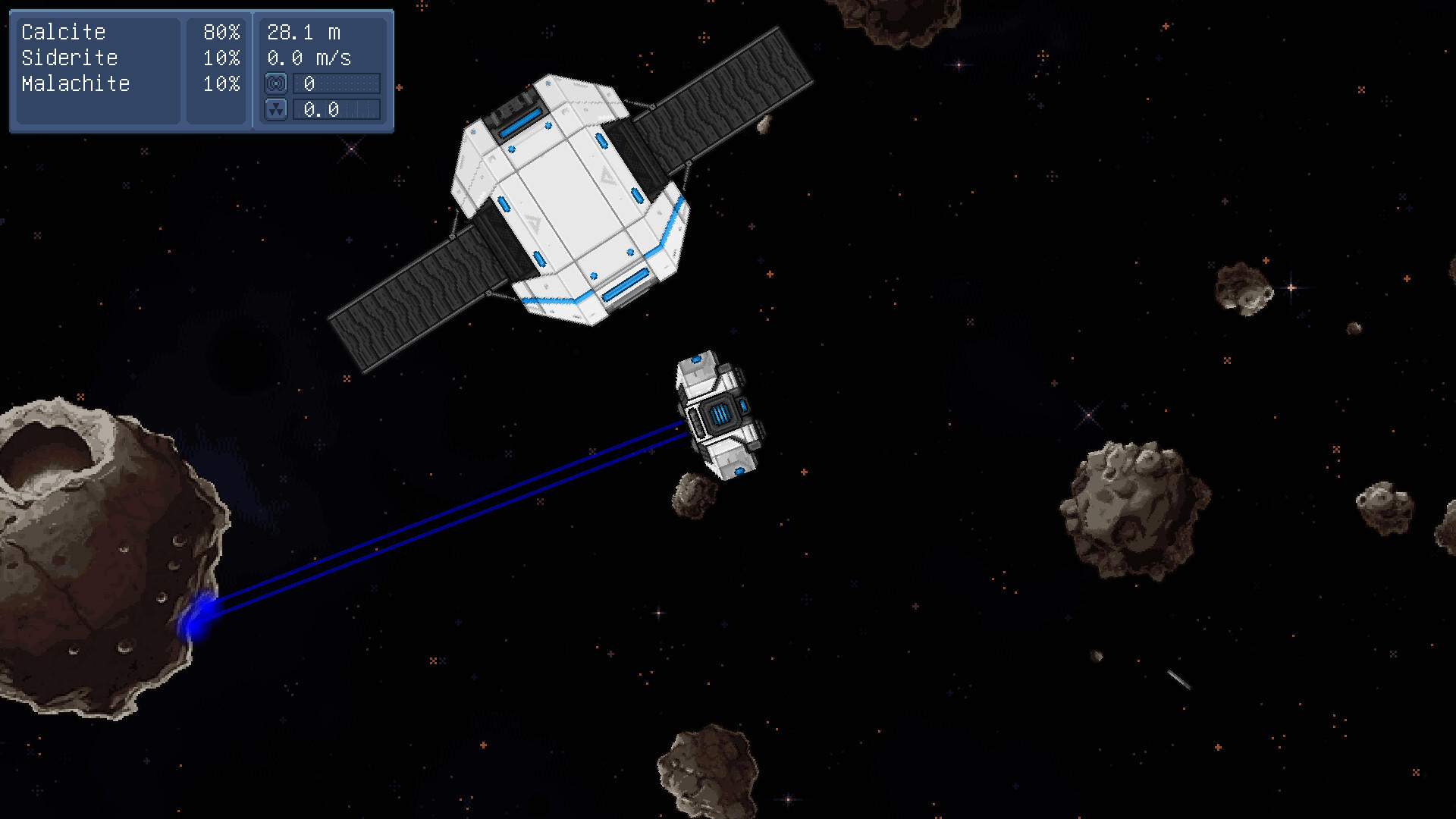This screenshot has width=1456, height=819.
Task: Click the speed readout showing 0.0 m/s
Action: pos(306,58)
